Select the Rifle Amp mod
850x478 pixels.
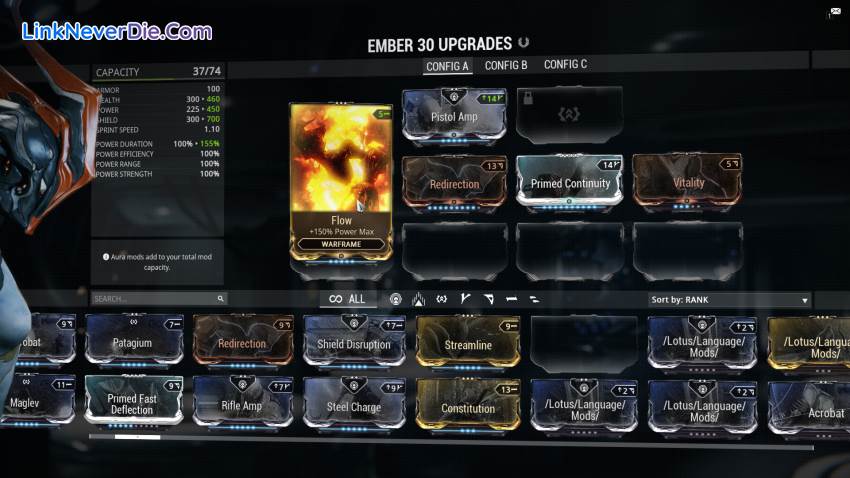(241, 405)
